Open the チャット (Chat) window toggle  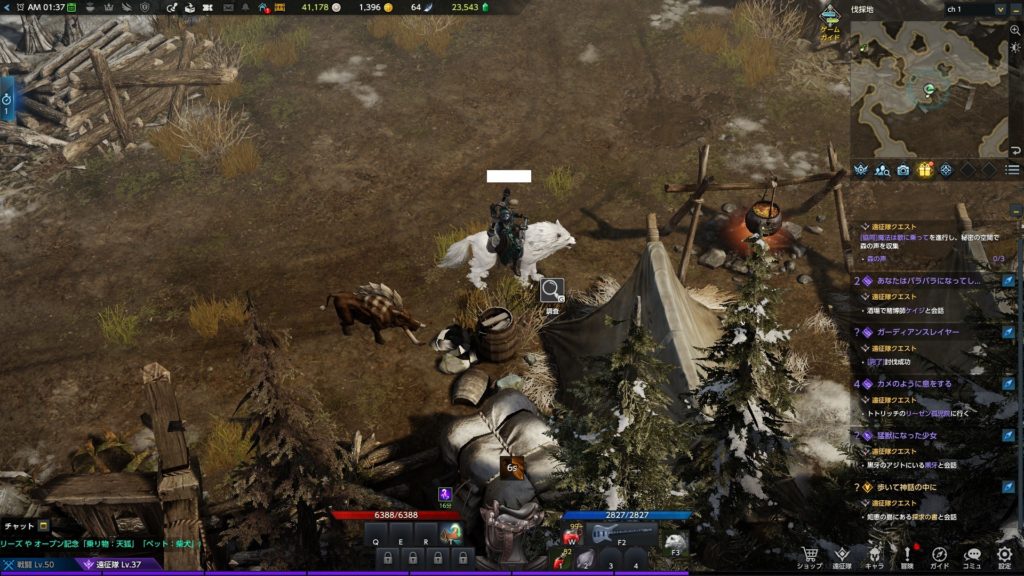25,525
